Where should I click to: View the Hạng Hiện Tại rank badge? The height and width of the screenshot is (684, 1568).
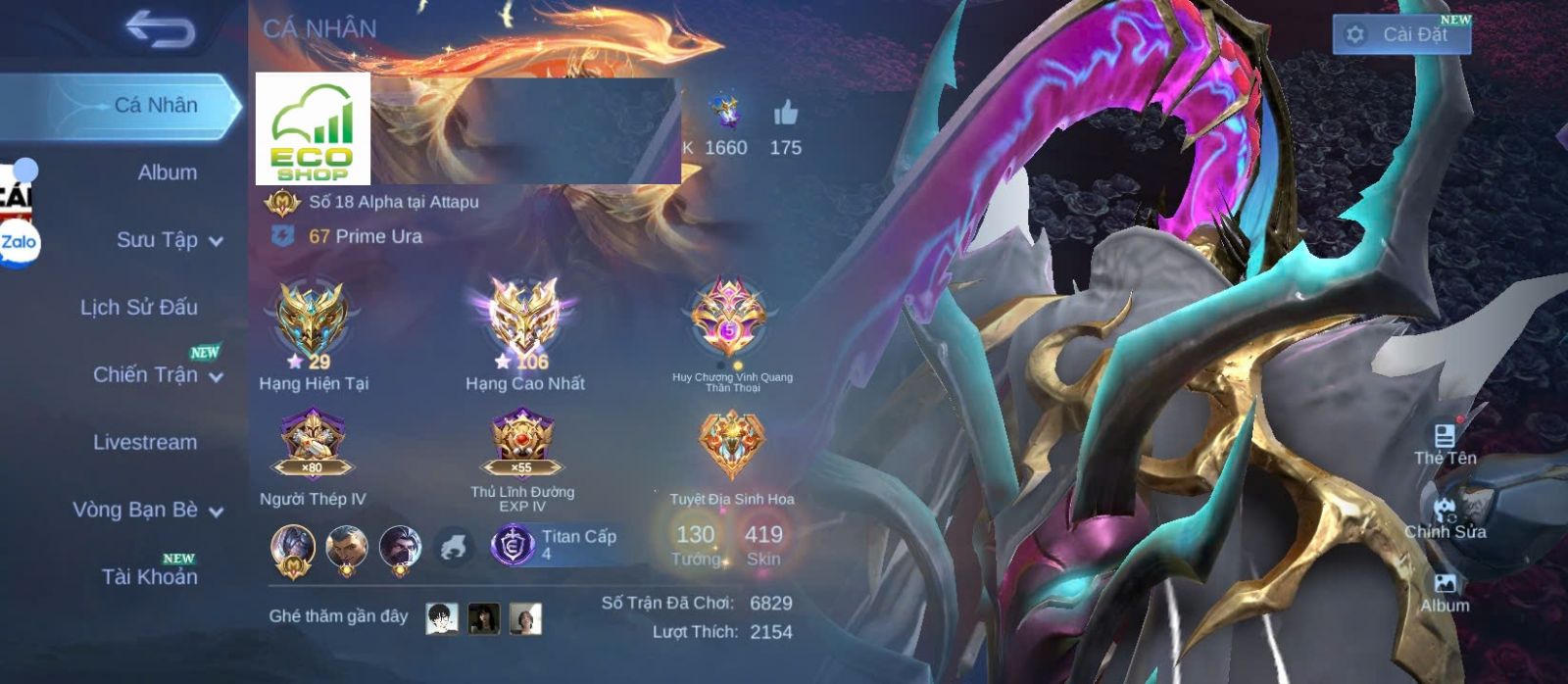(x=312, y=320)
